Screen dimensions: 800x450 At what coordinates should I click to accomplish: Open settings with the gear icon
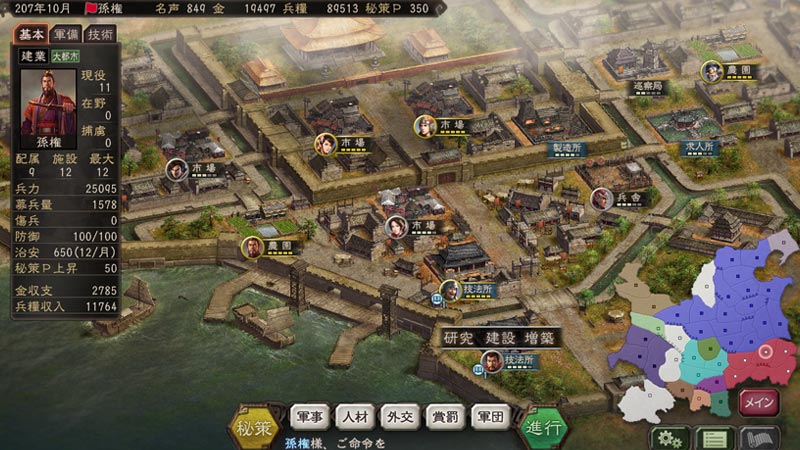669,437
